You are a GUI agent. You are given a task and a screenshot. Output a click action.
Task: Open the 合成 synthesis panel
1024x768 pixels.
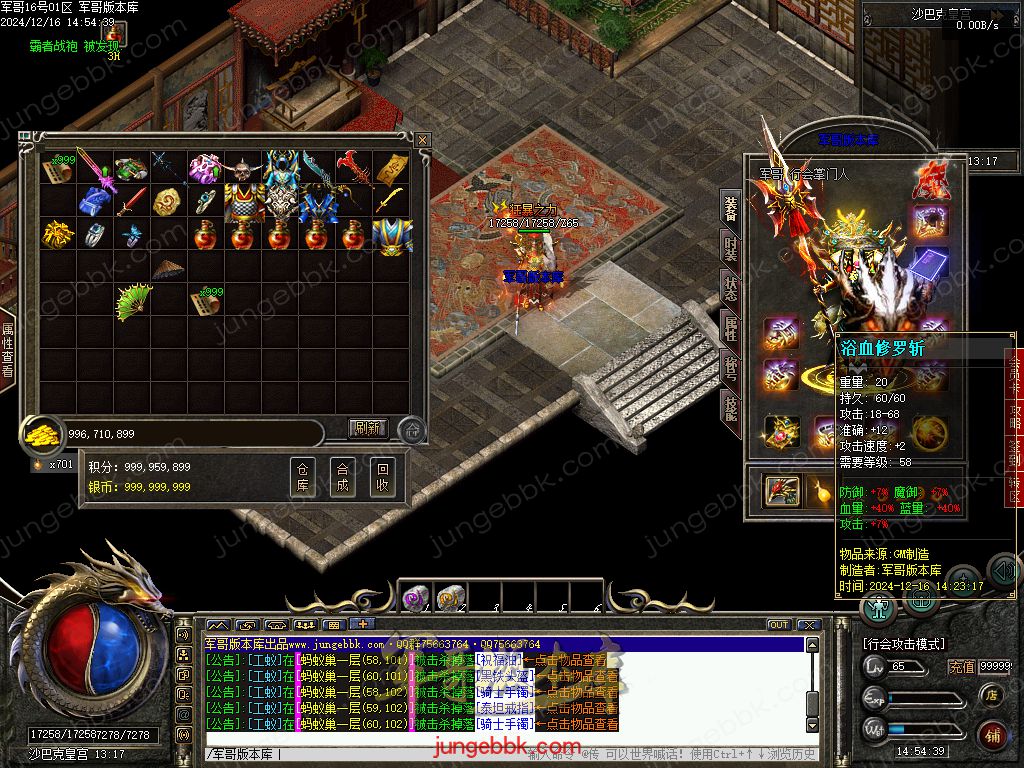(342, 478)
